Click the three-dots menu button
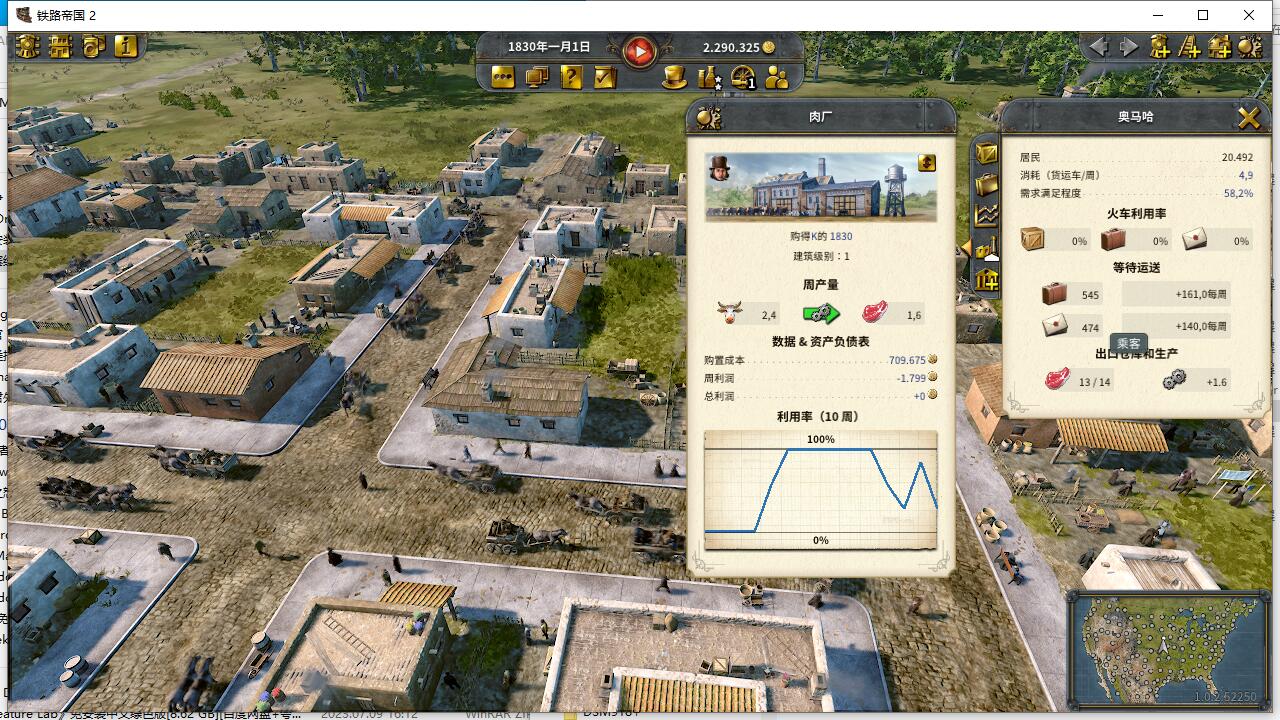 pos(503,77)
